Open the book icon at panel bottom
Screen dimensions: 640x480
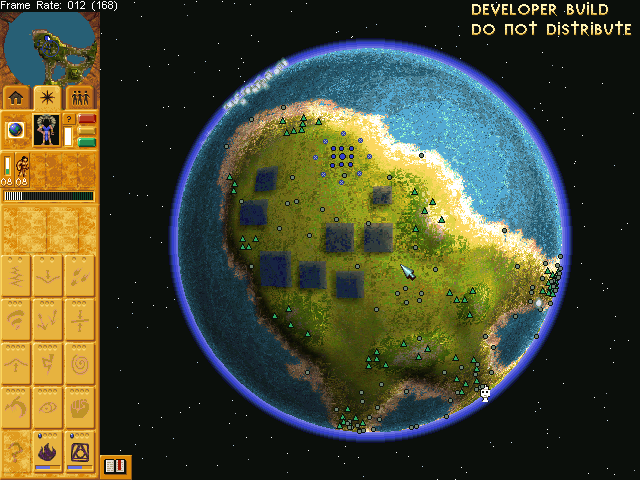[x=115, y=466]
